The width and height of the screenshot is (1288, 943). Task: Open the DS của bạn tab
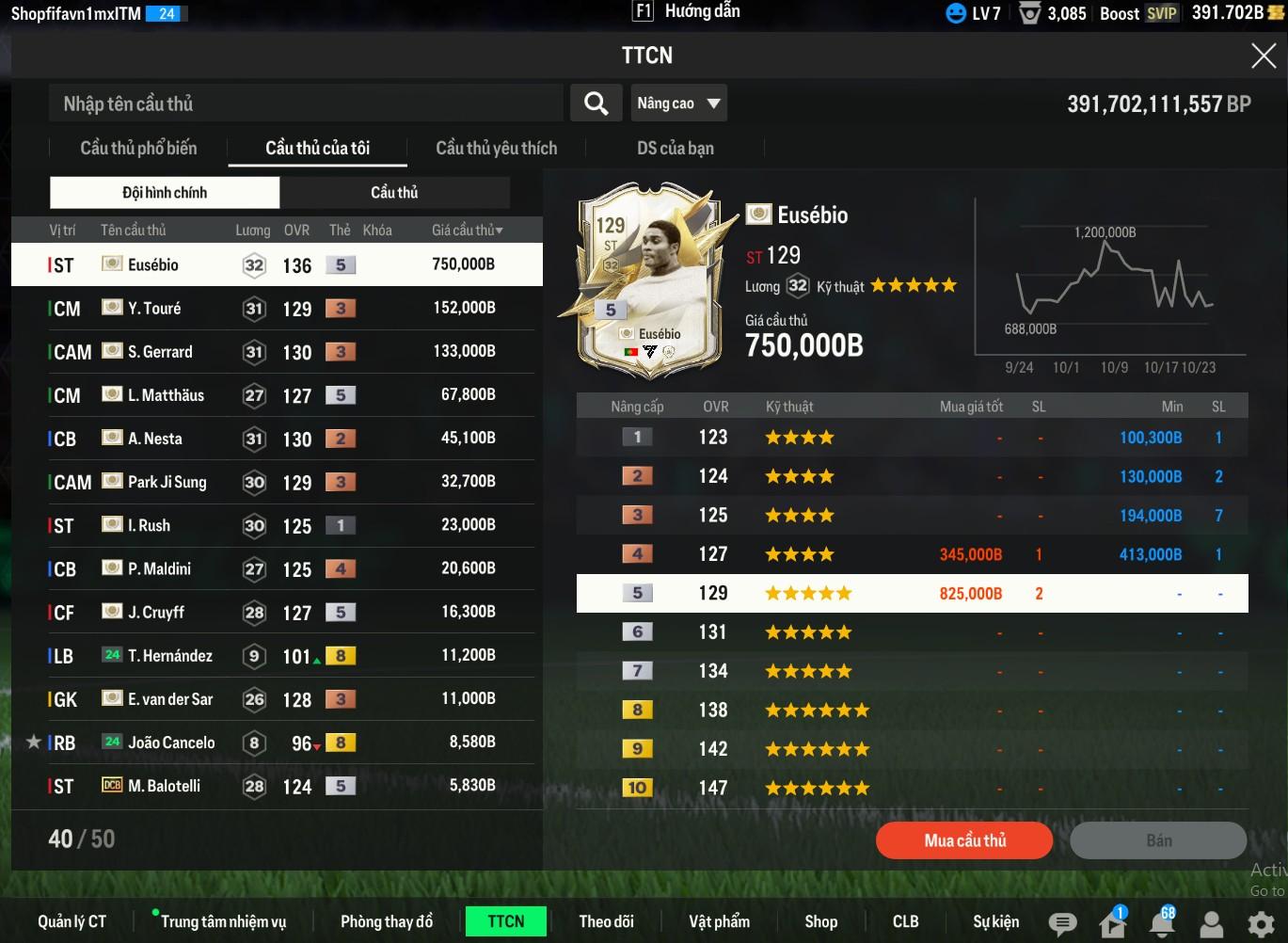click(x=675, y=148)
